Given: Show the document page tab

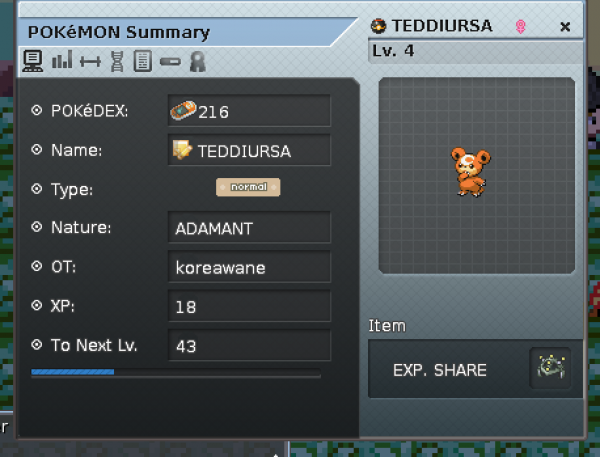Looking at the screenshot, I should pos(143,61).
